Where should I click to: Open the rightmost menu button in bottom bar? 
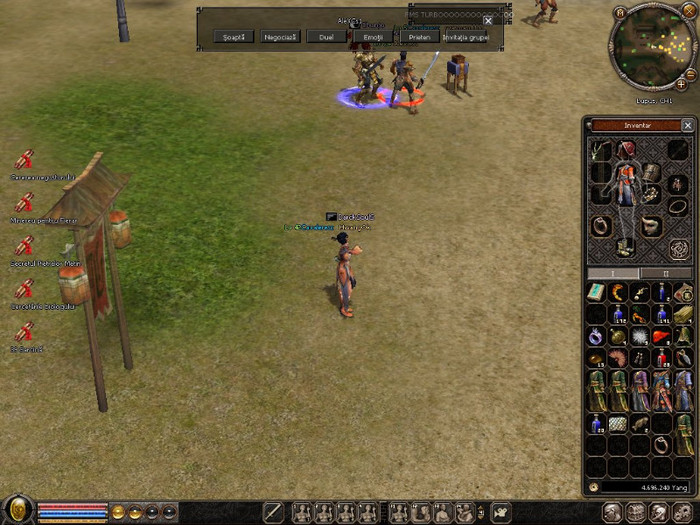683,512
